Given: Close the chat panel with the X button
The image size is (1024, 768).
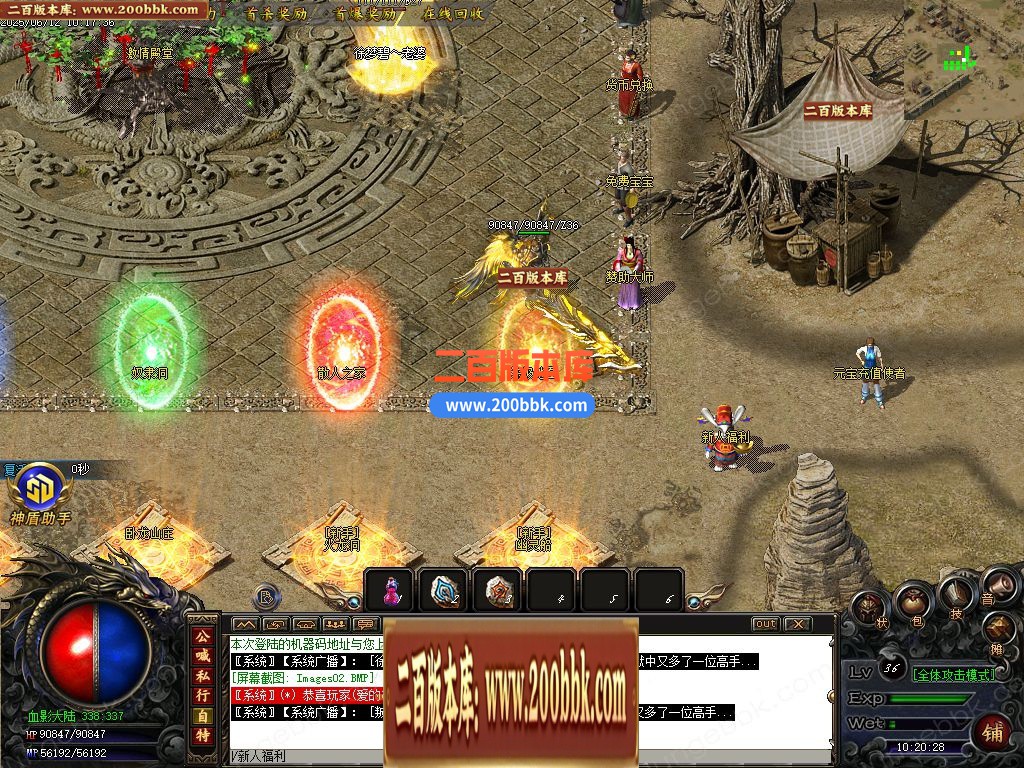Looking at the screenshot, I should 797,624.
